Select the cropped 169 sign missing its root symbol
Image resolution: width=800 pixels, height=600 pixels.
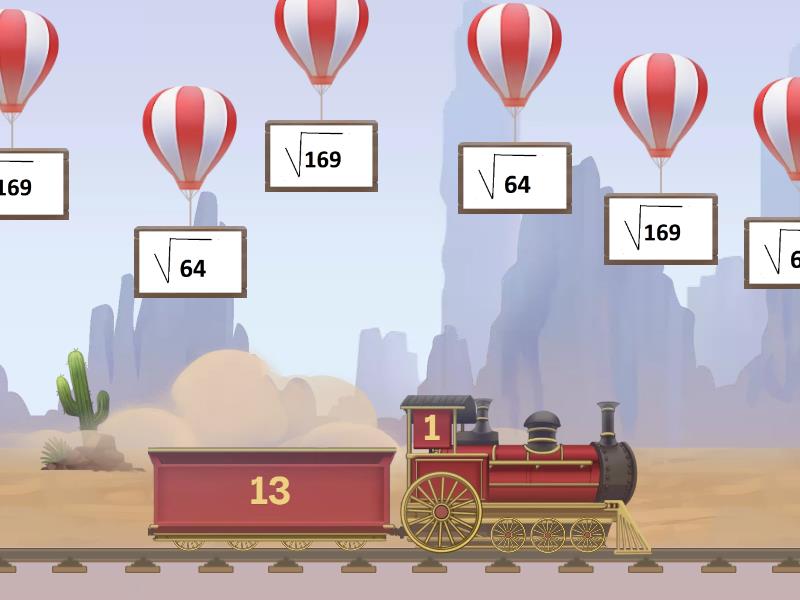click(30, 184)
